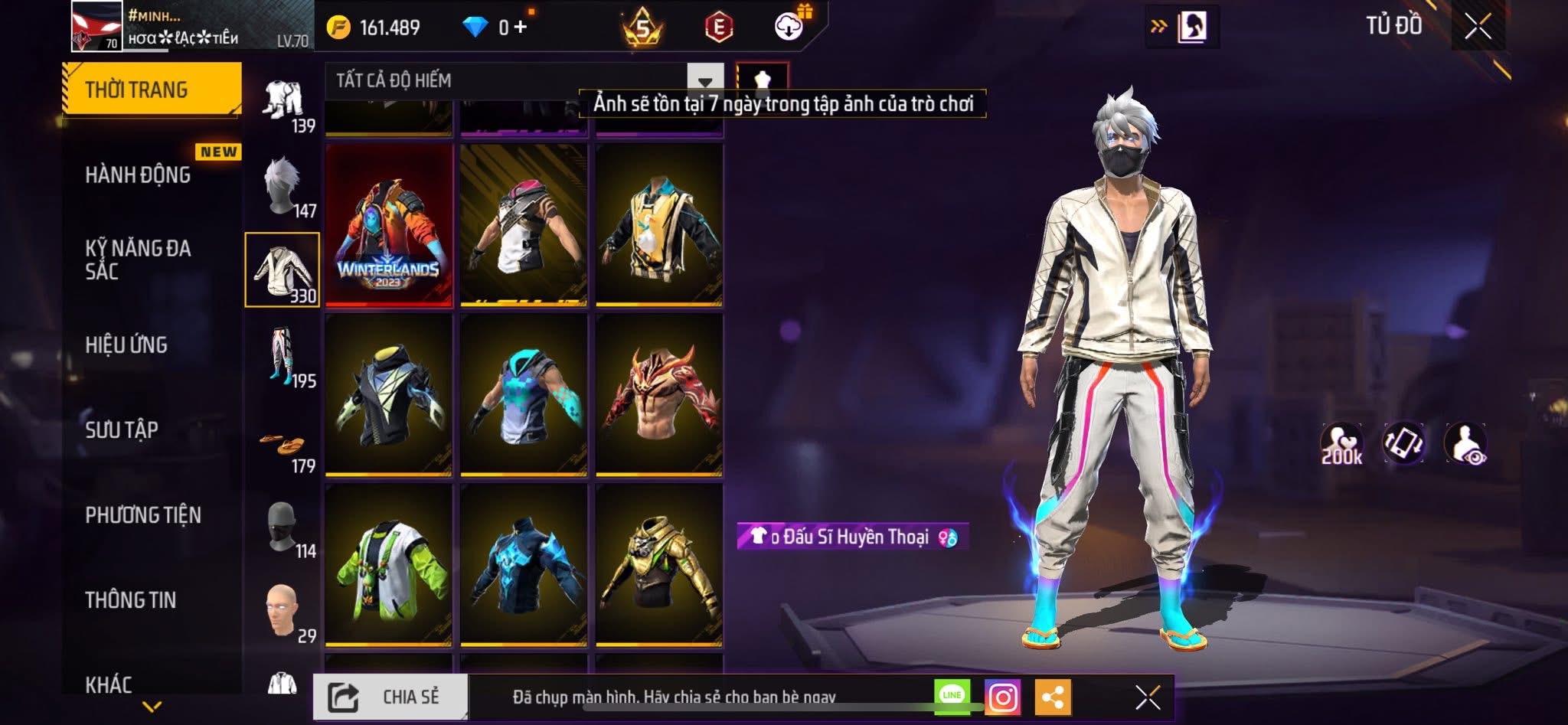Select the HIỆU ỨNG tab

[x=126, y=345]
